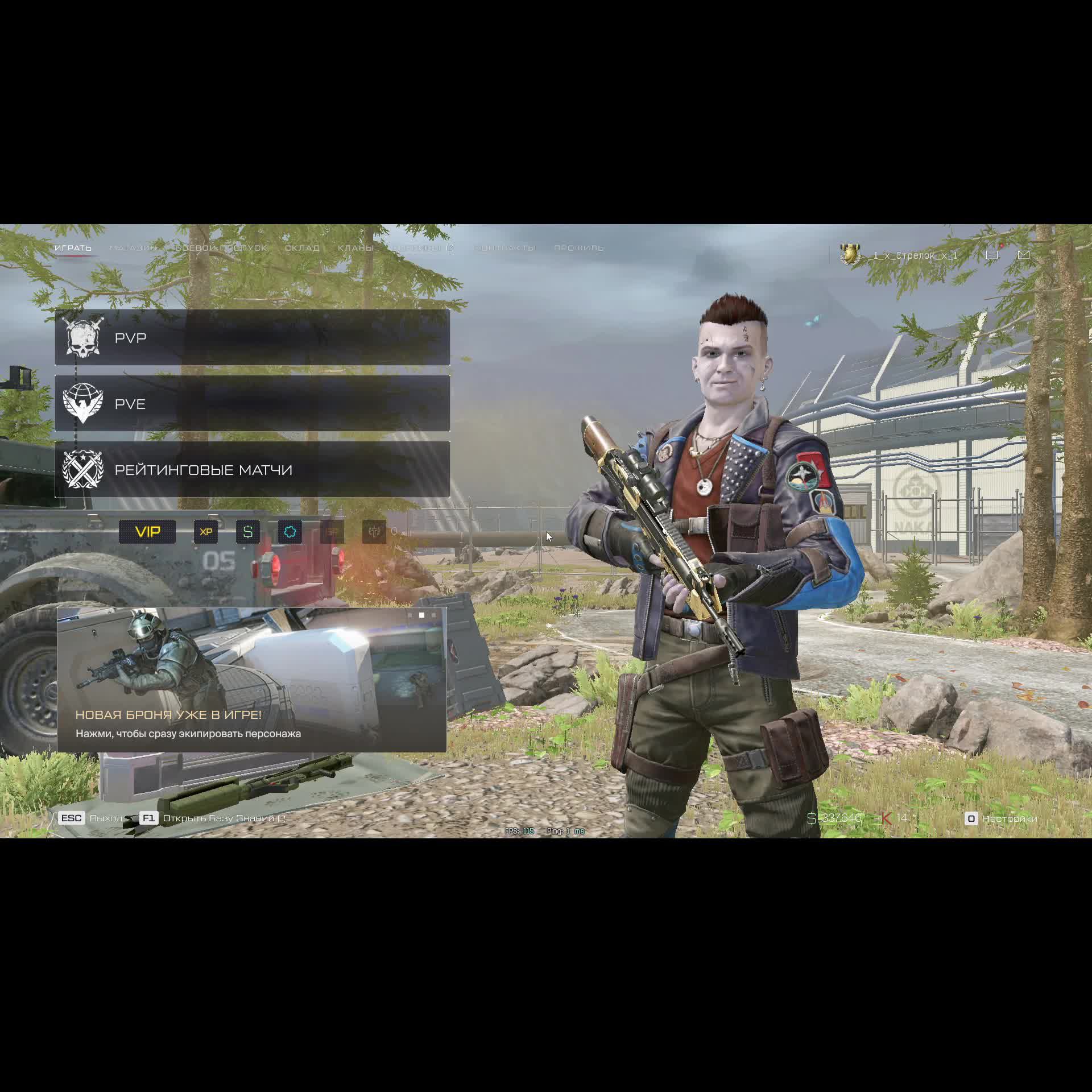Viewport: 1092px width, 1092px height.
Task: Open the PVP game mode
Action: pos(252,338)
